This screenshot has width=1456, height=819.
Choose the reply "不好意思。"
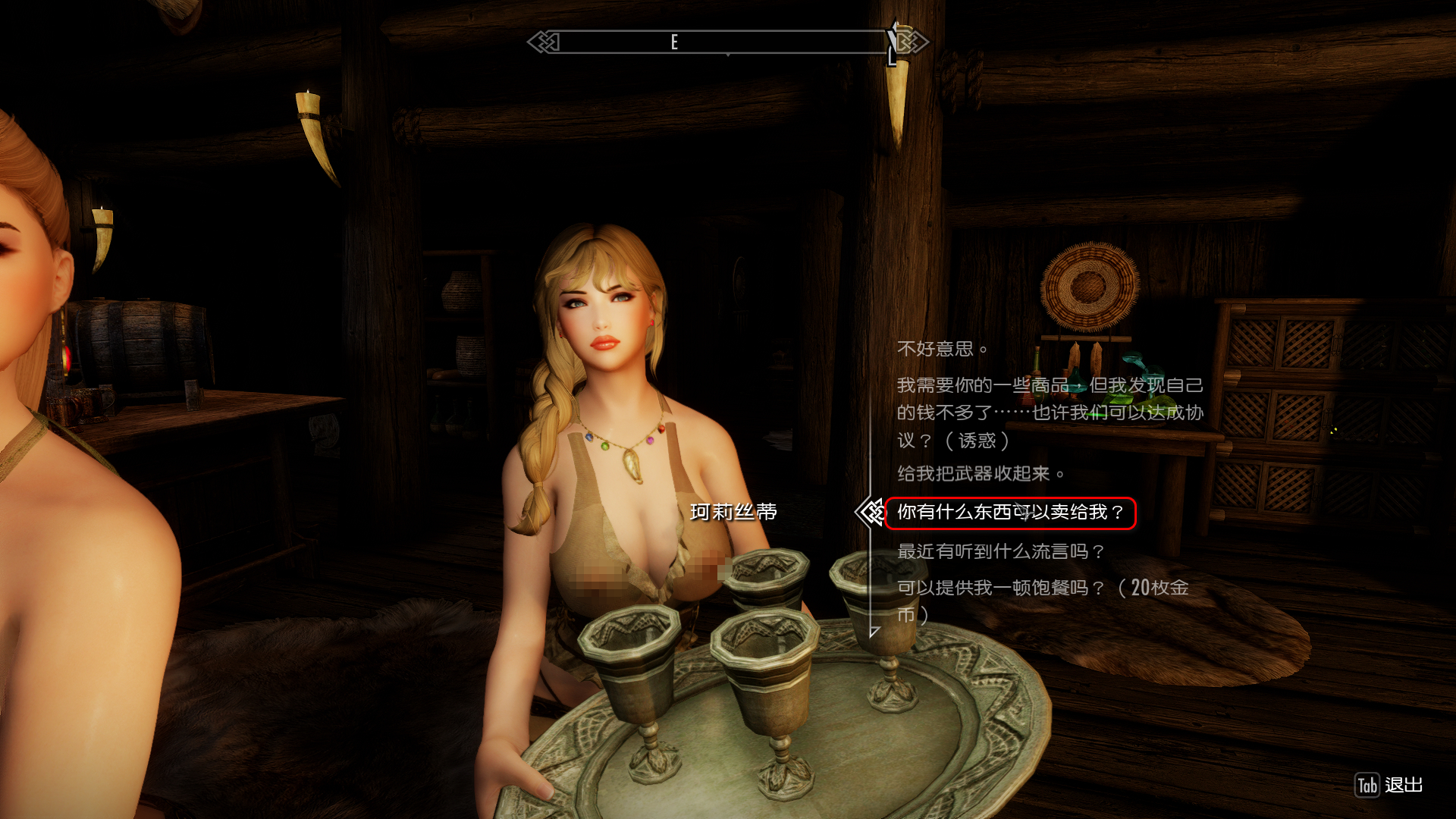pyautogui.click(x=942, y=349)
